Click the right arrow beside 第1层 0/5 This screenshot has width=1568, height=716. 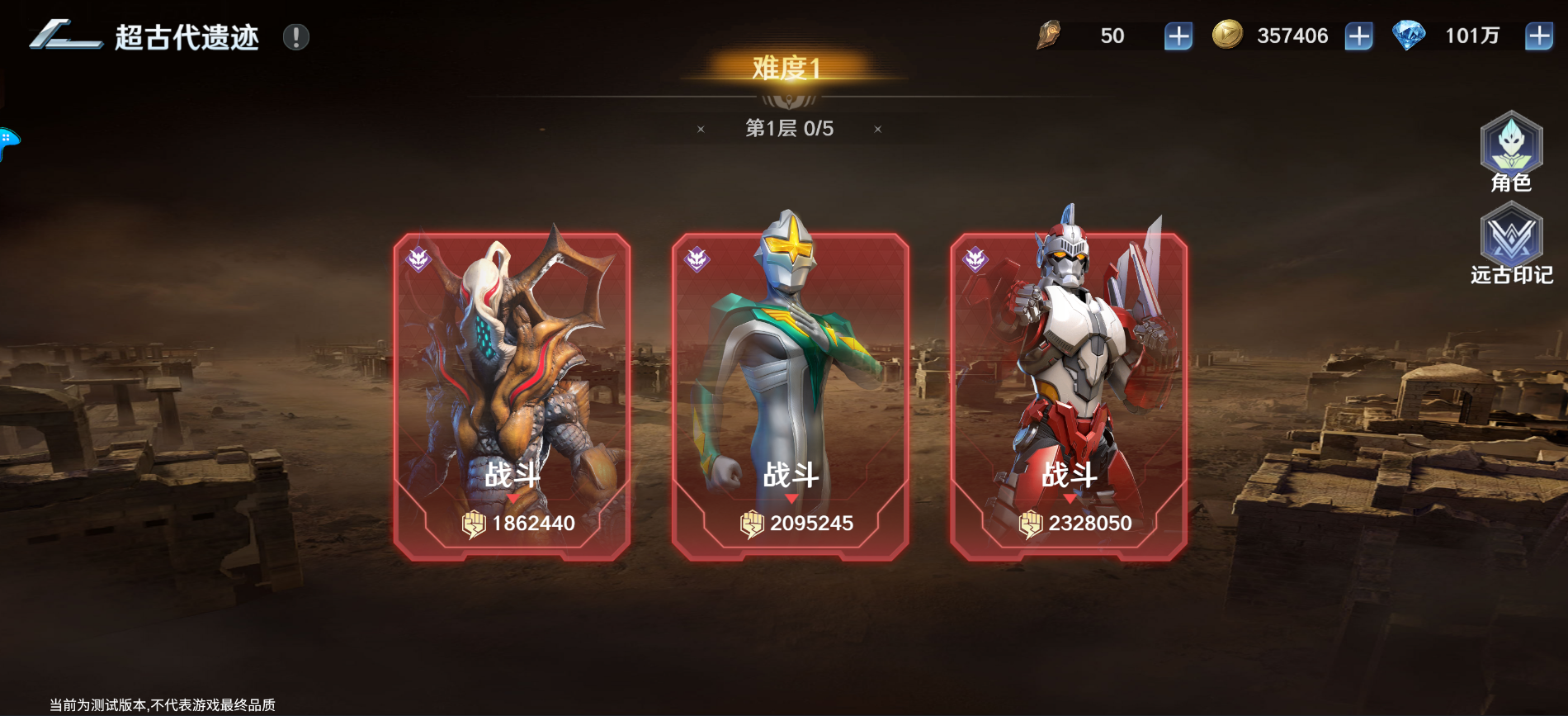876,129
